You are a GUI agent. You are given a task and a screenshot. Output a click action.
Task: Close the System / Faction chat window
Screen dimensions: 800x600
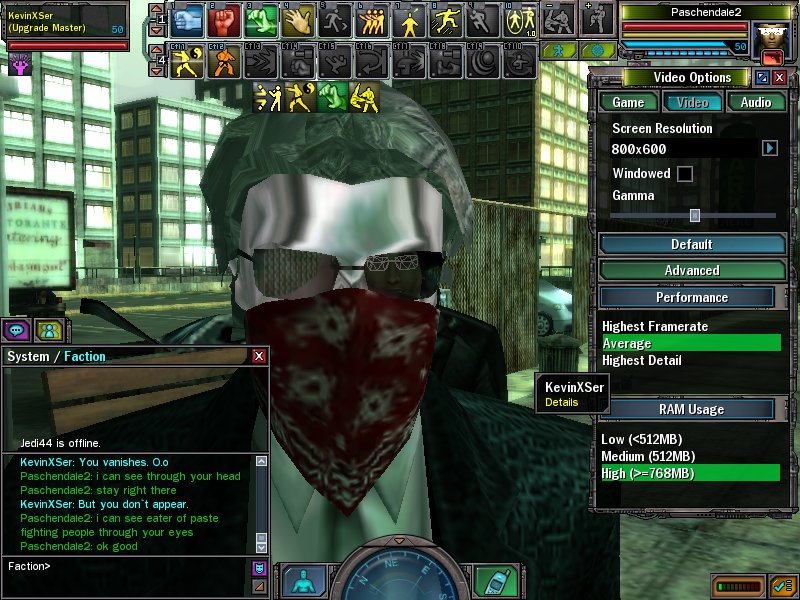(x=260, y=356)
